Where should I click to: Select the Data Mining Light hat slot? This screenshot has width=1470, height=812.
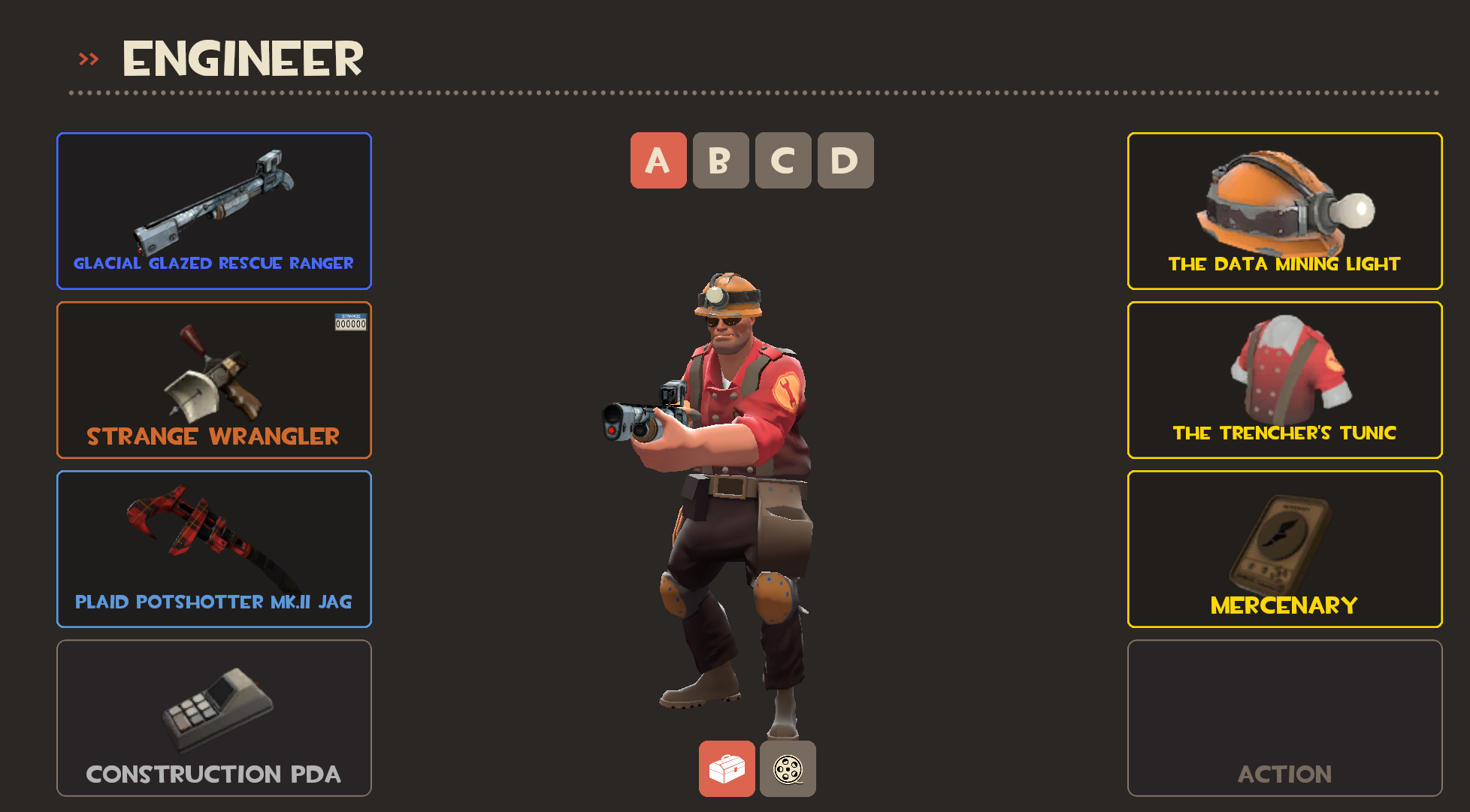pos(1284,211)
